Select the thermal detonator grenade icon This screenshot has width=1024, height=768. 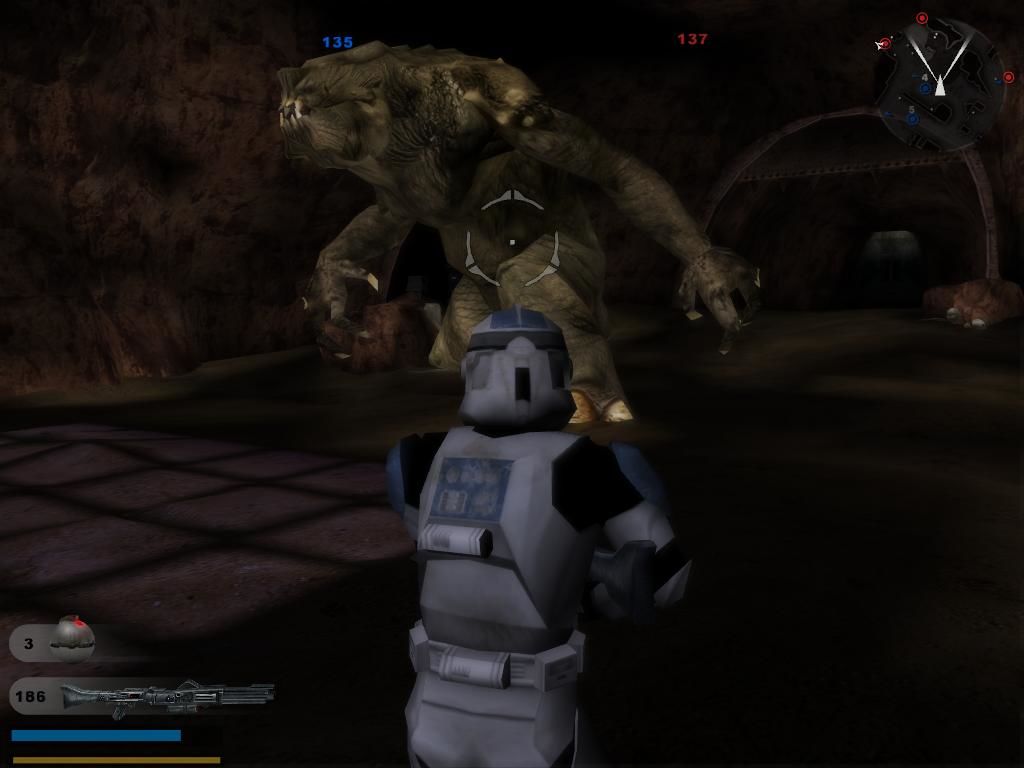coord(72,640)
